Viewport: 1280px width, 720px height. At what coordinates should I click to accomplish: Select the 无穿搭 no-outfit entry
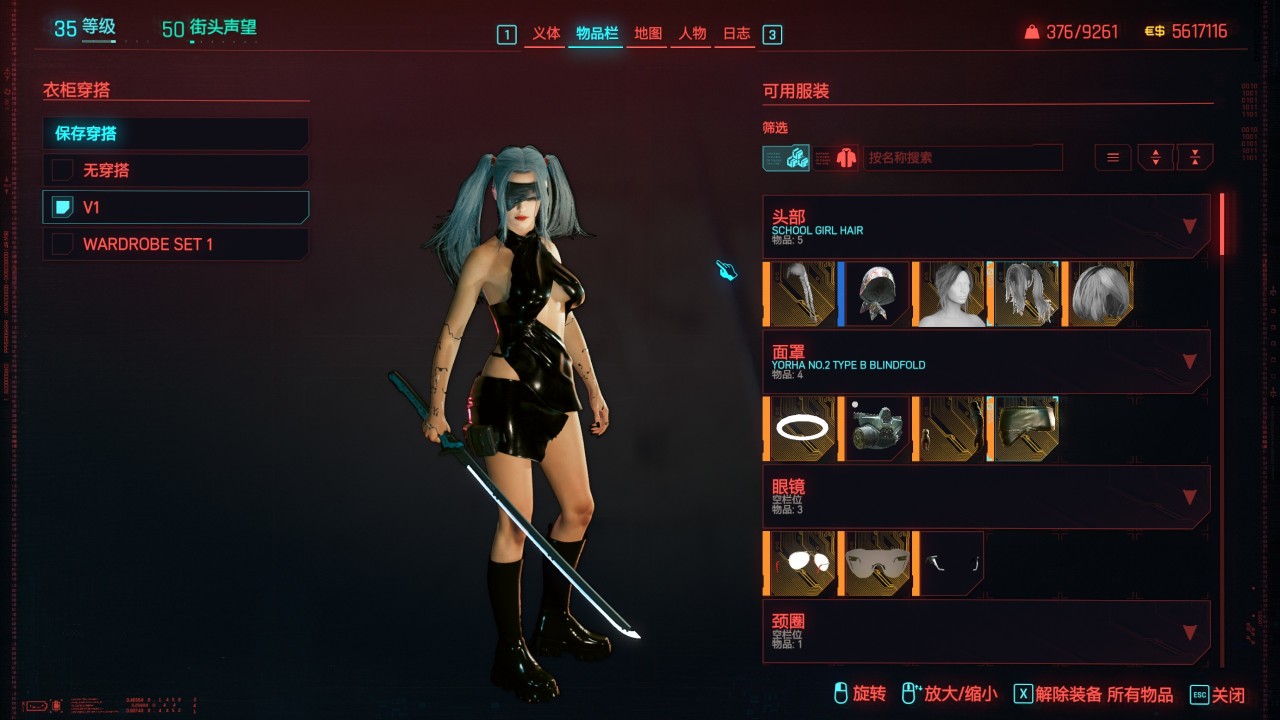pos(175,170)
